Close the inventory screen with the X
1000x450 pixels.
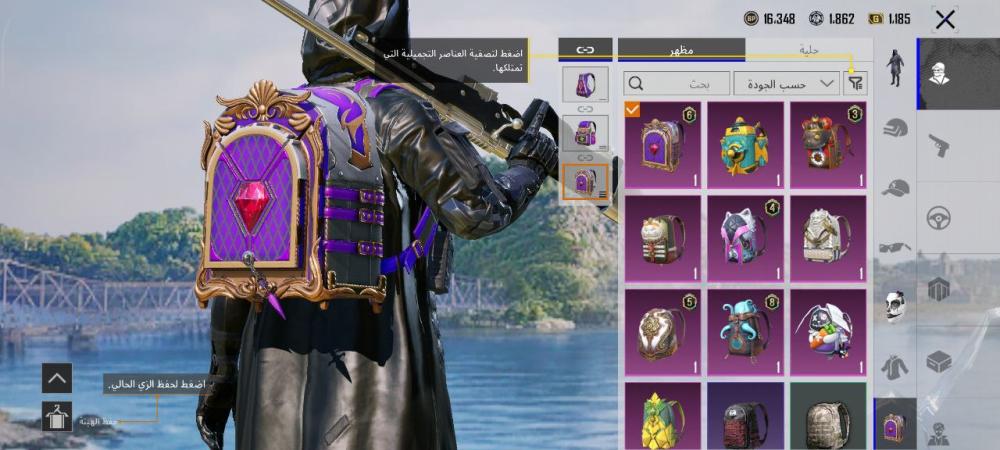point(944,19)
